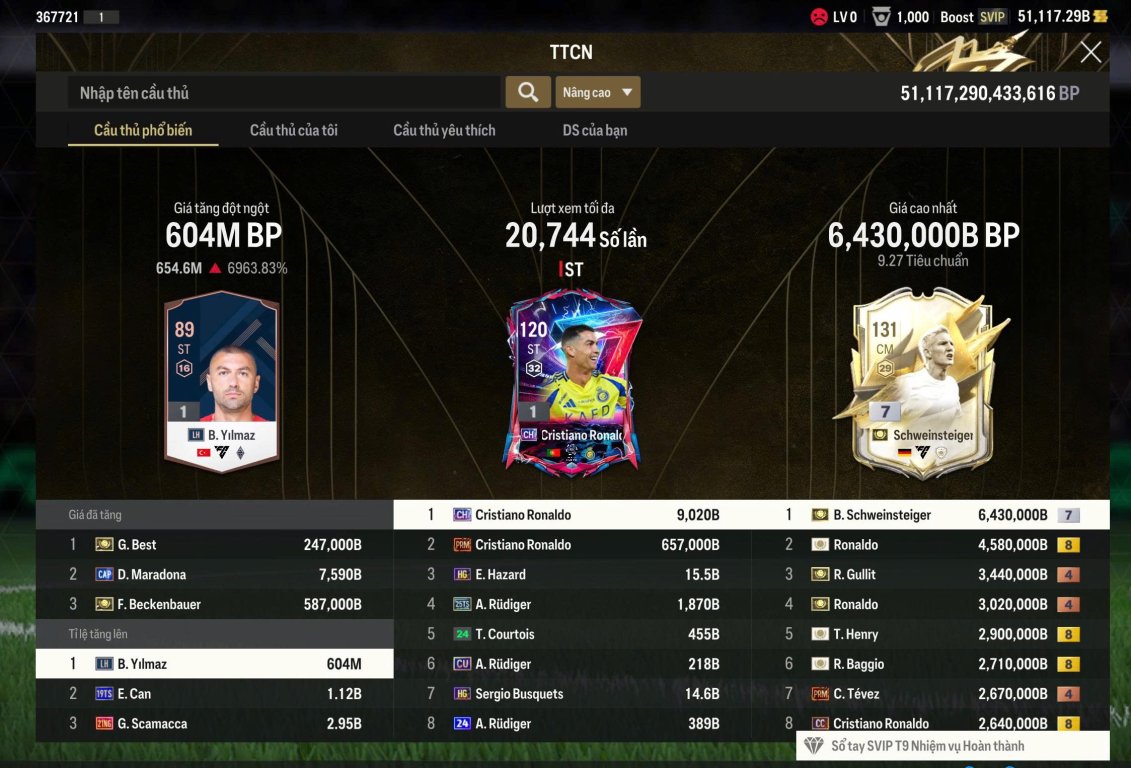Open the Cầu thủ yêu thích tab
Screen dimensions: 1131x768
(x=444, y=130)
